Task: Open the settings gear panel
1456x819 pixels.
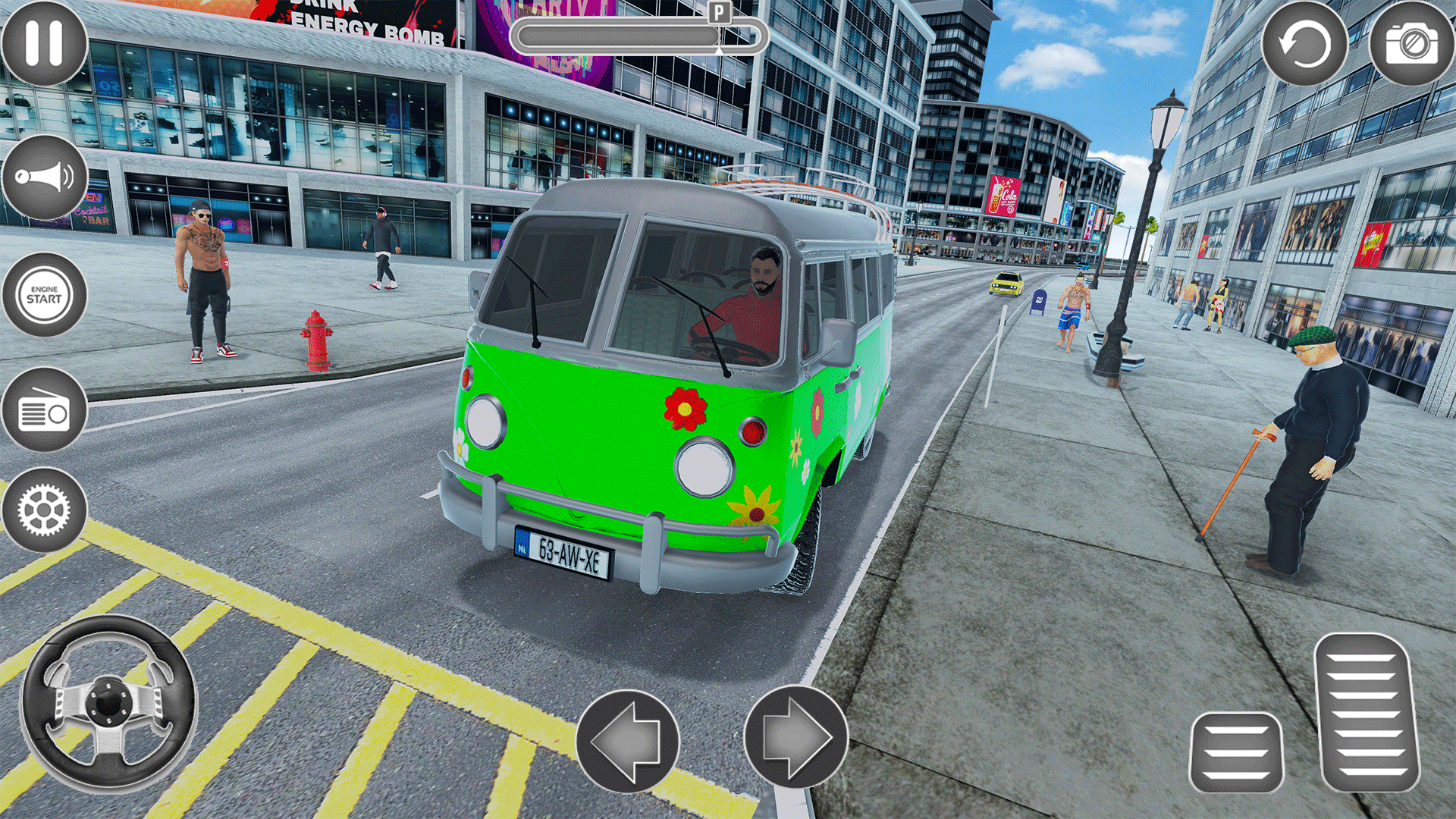Action: (x=43, y=510)
